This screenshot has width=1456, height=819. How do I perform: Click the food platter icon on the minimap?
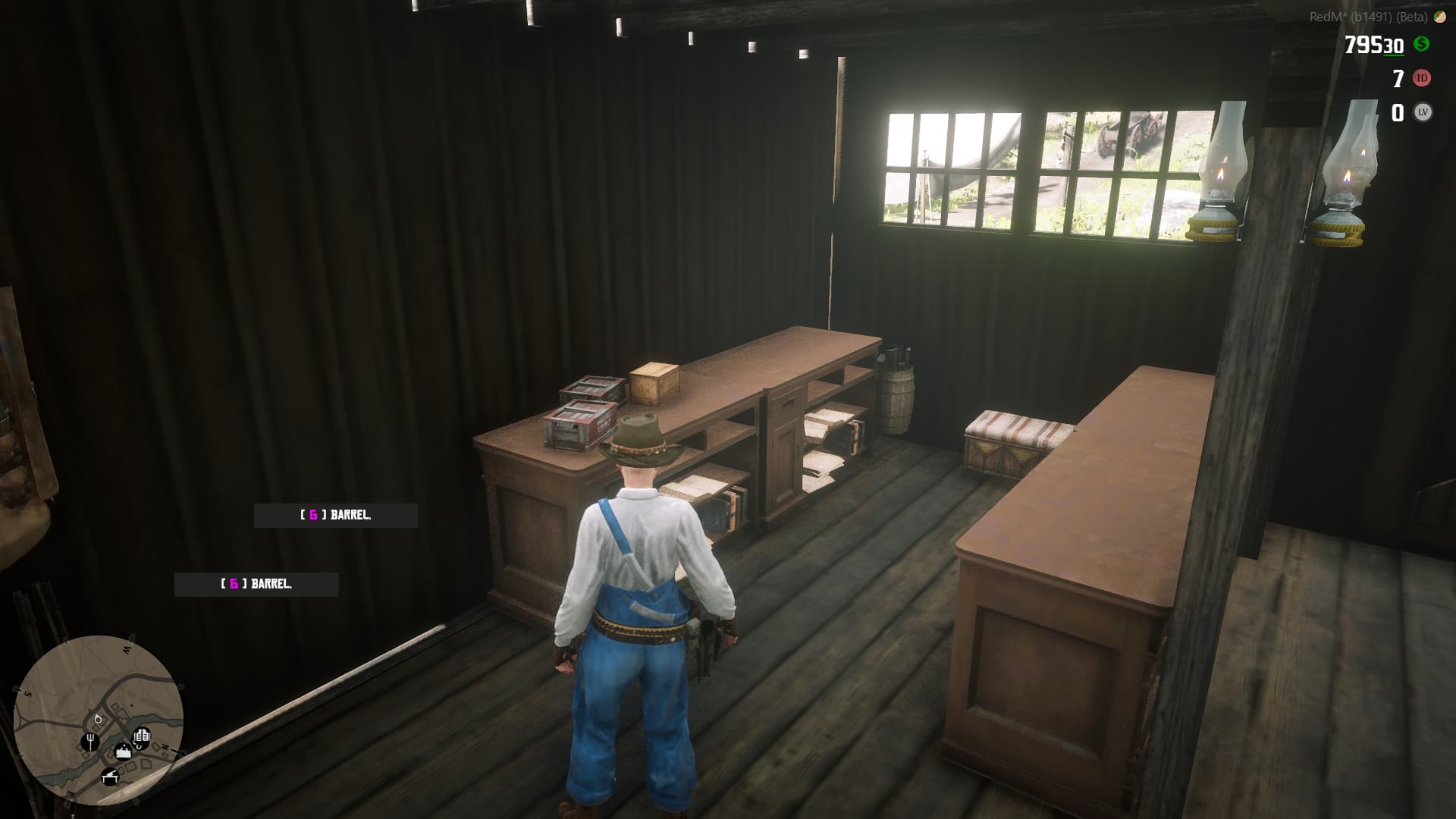pos(124,752)
